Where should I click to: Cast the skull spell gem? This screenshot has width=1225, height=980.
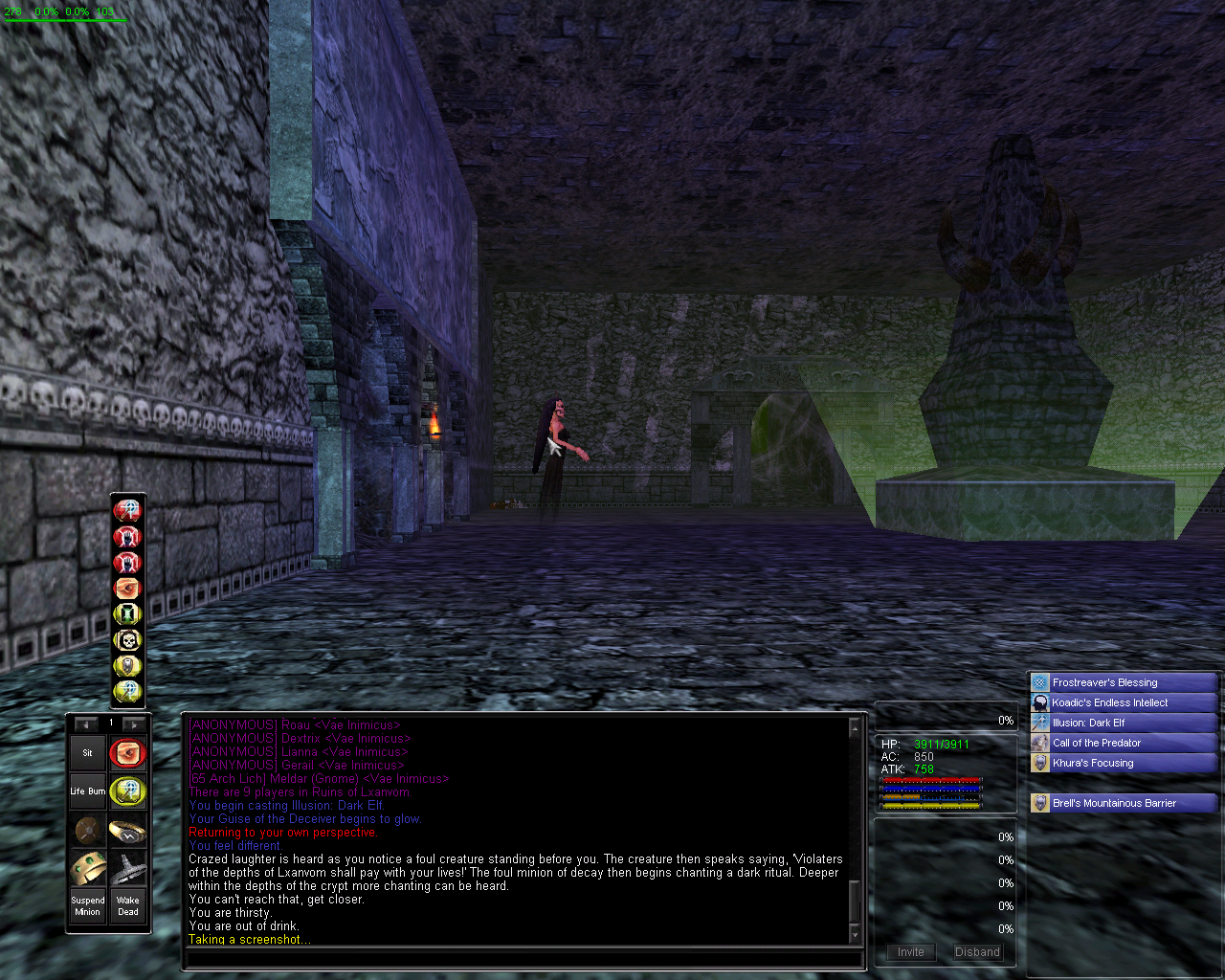(127, 639)
